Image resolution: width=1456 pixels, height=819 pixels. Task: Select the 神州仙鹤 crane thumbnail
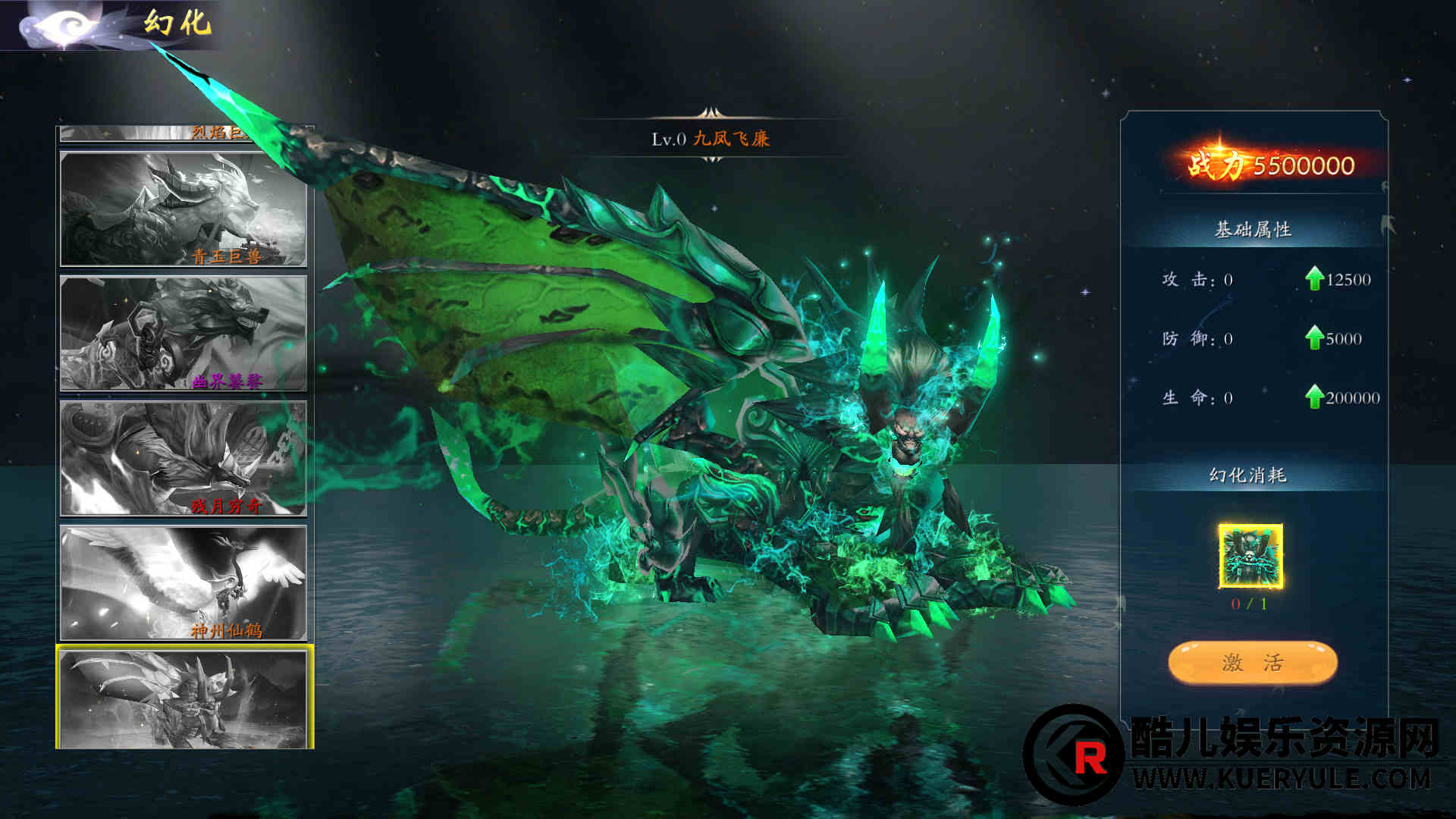[184, 582]
